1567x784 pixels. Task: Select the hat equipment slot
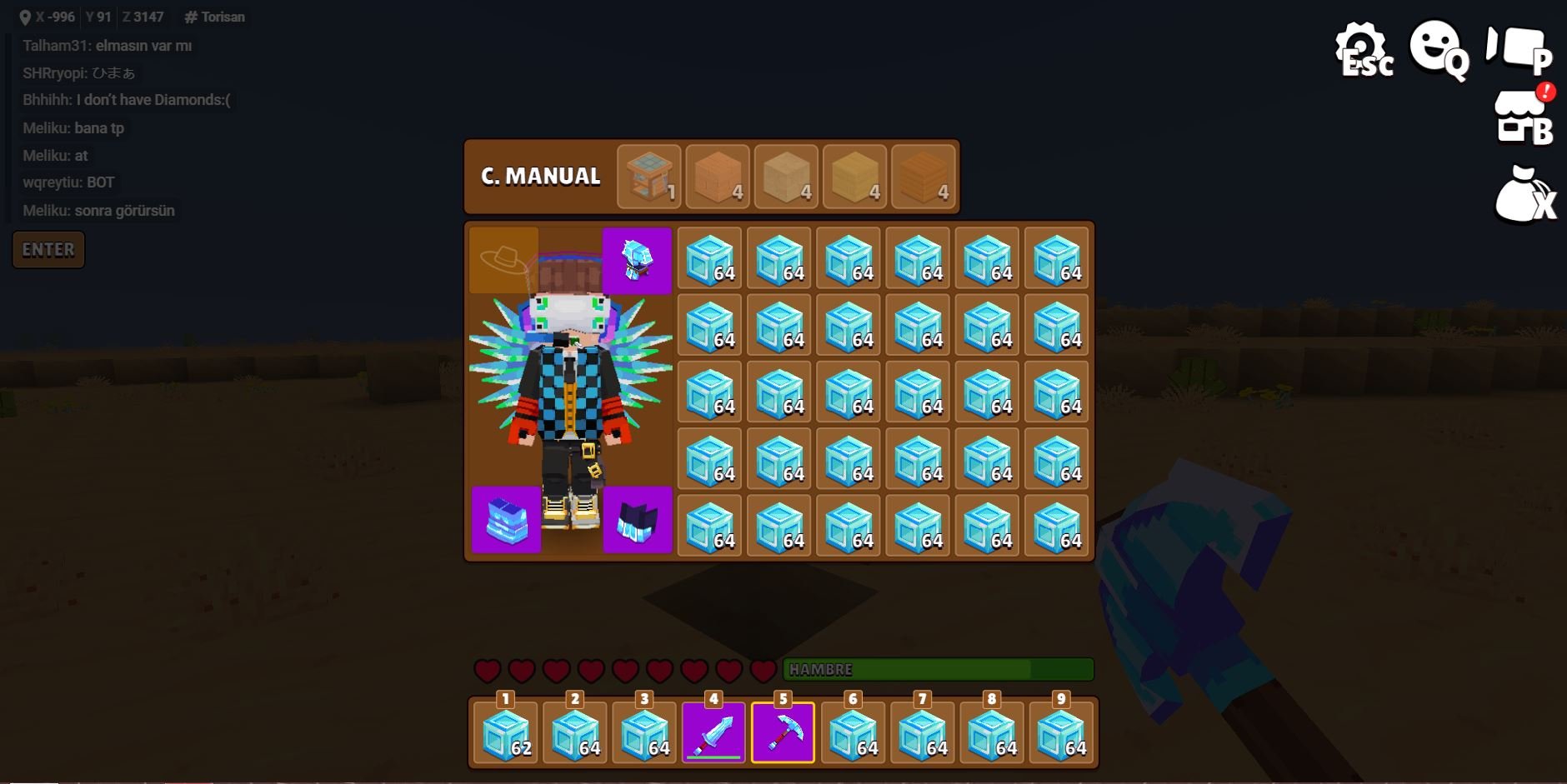tap(503, 261)
